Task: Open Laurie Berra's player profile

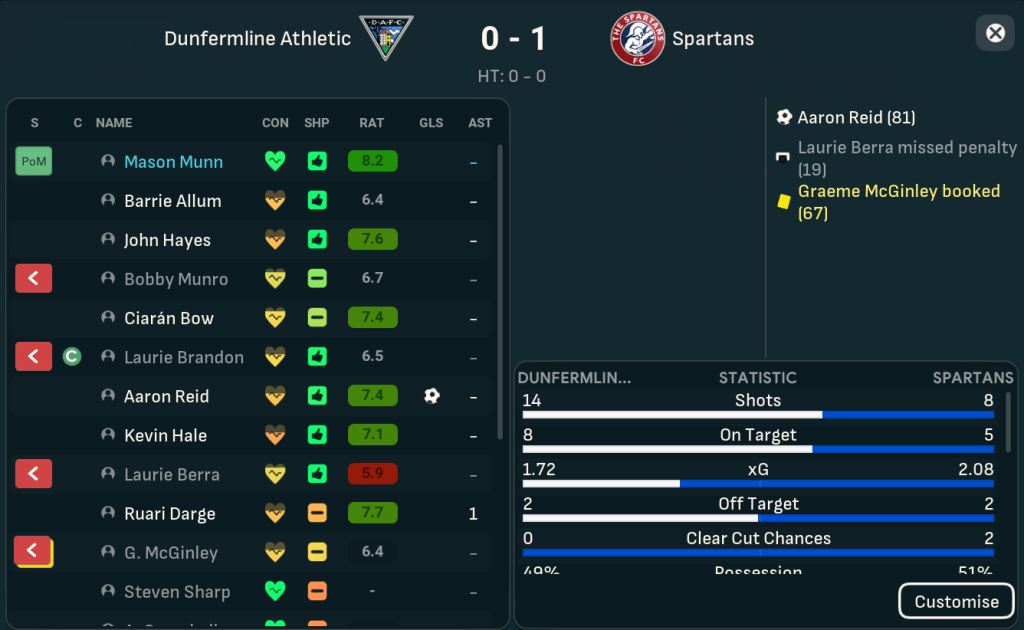Action: pos(171,474)
